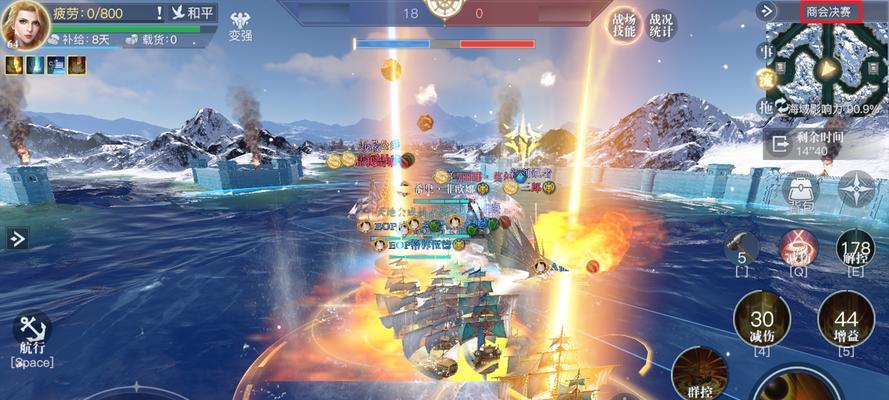Open 战场技能 battlefield skills
This screenshot has width=889, height=400.
click(626, 25)
